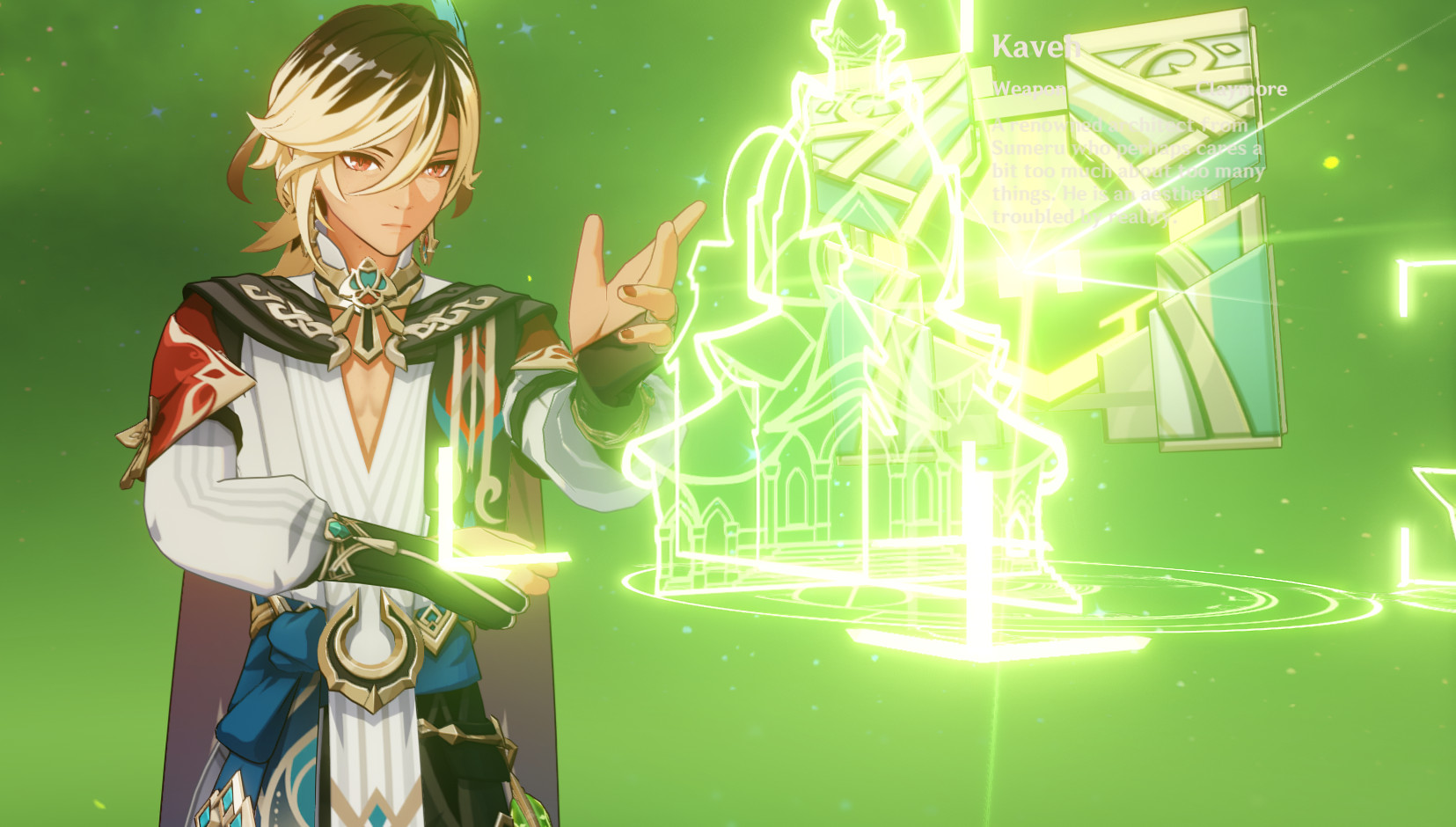Select the "Claymore" weapon type label
Image resolution: width=1456 pixels, height=827 pixels.
(x=1241, y=88)
